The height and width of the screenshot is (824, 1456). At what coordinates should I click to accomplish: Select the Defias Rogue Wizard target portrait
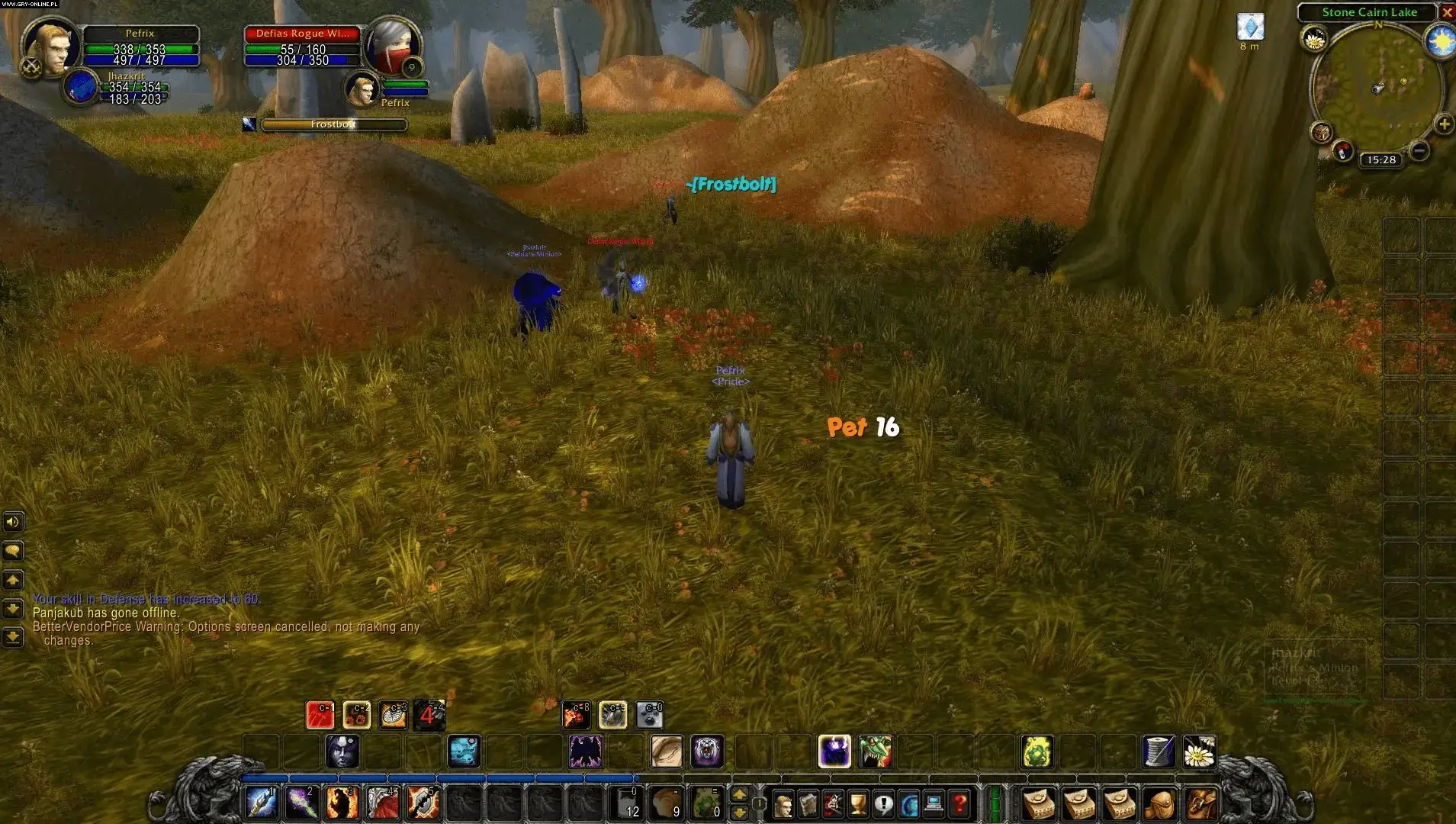click(x=391, y=47)
